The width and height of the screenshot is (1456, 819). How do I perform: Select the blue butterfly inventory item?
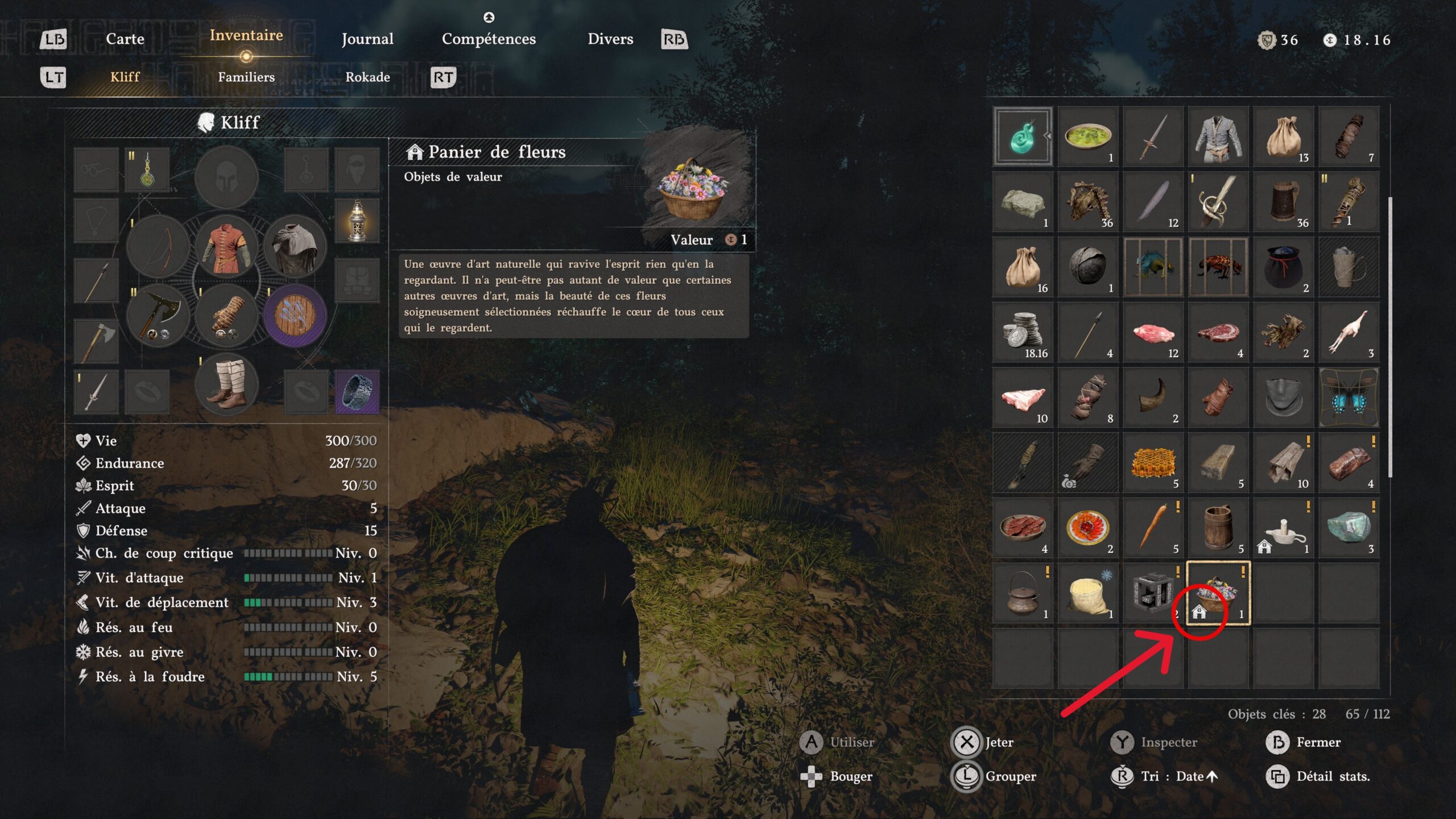click(1349, 396)
